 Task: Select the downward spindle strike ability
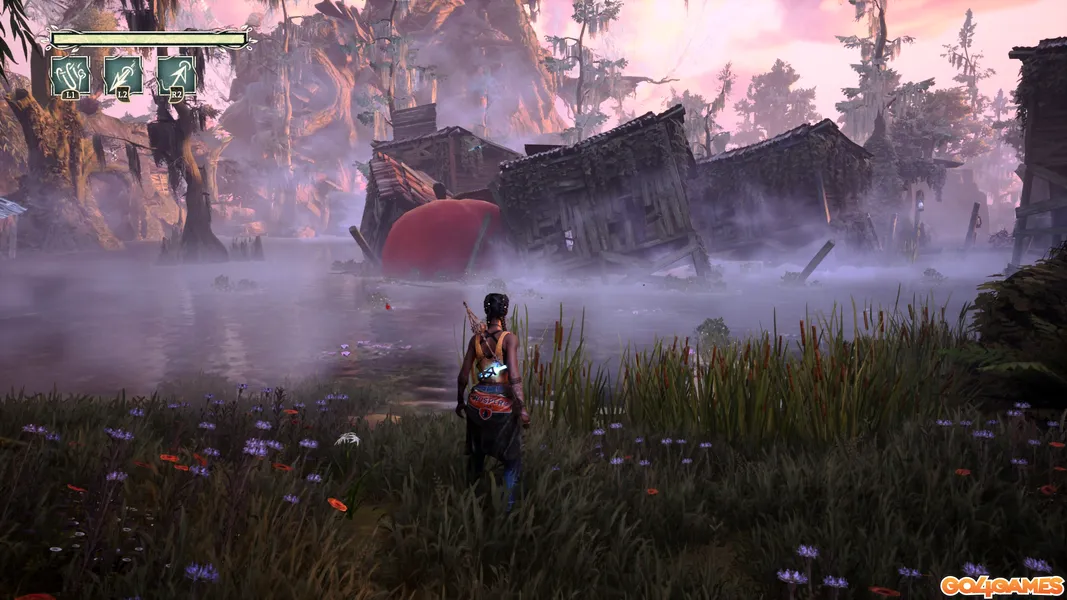coord(124,75)
